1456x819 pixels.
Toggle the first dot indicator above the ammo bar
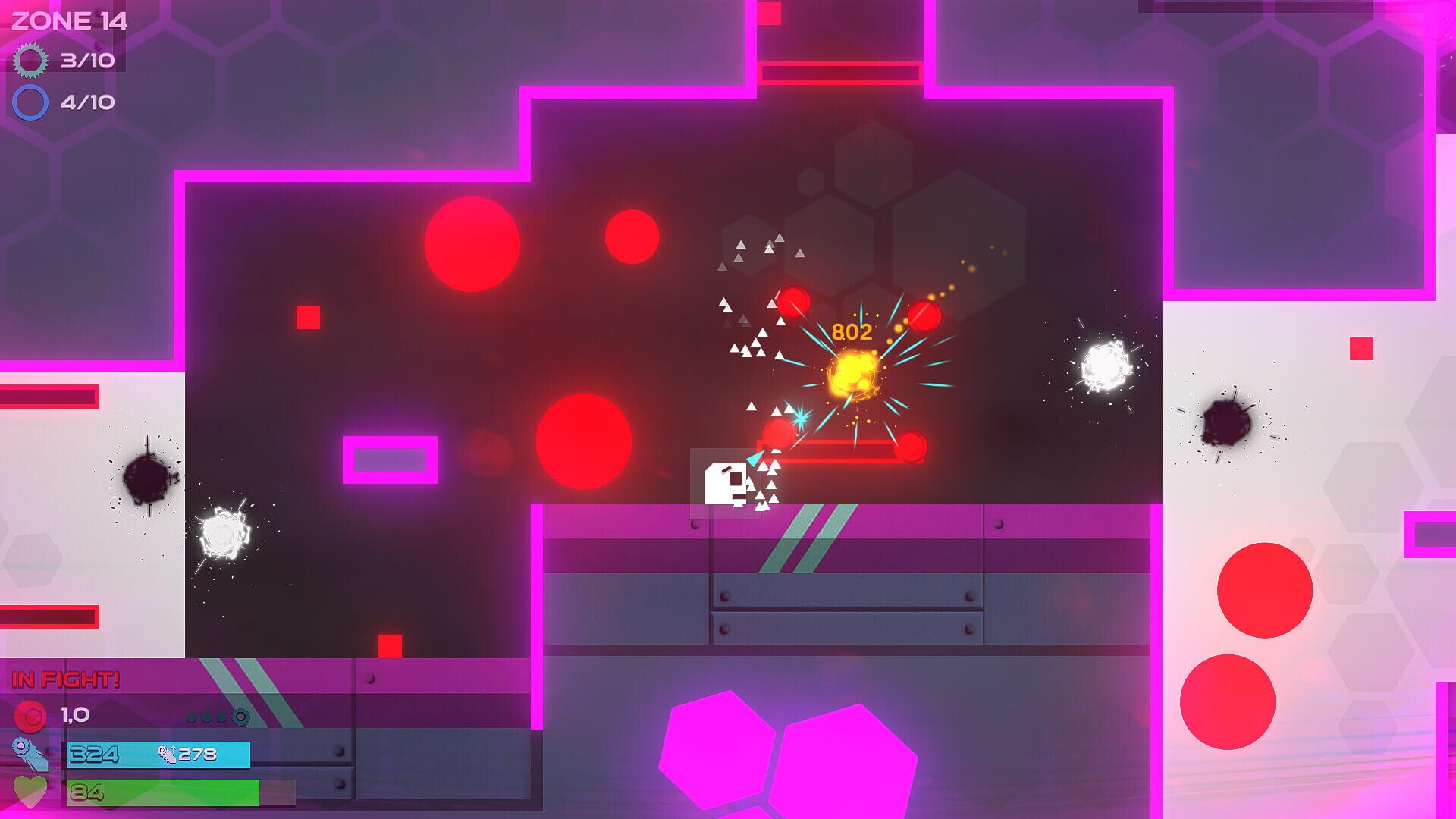[x=192, y=717]
